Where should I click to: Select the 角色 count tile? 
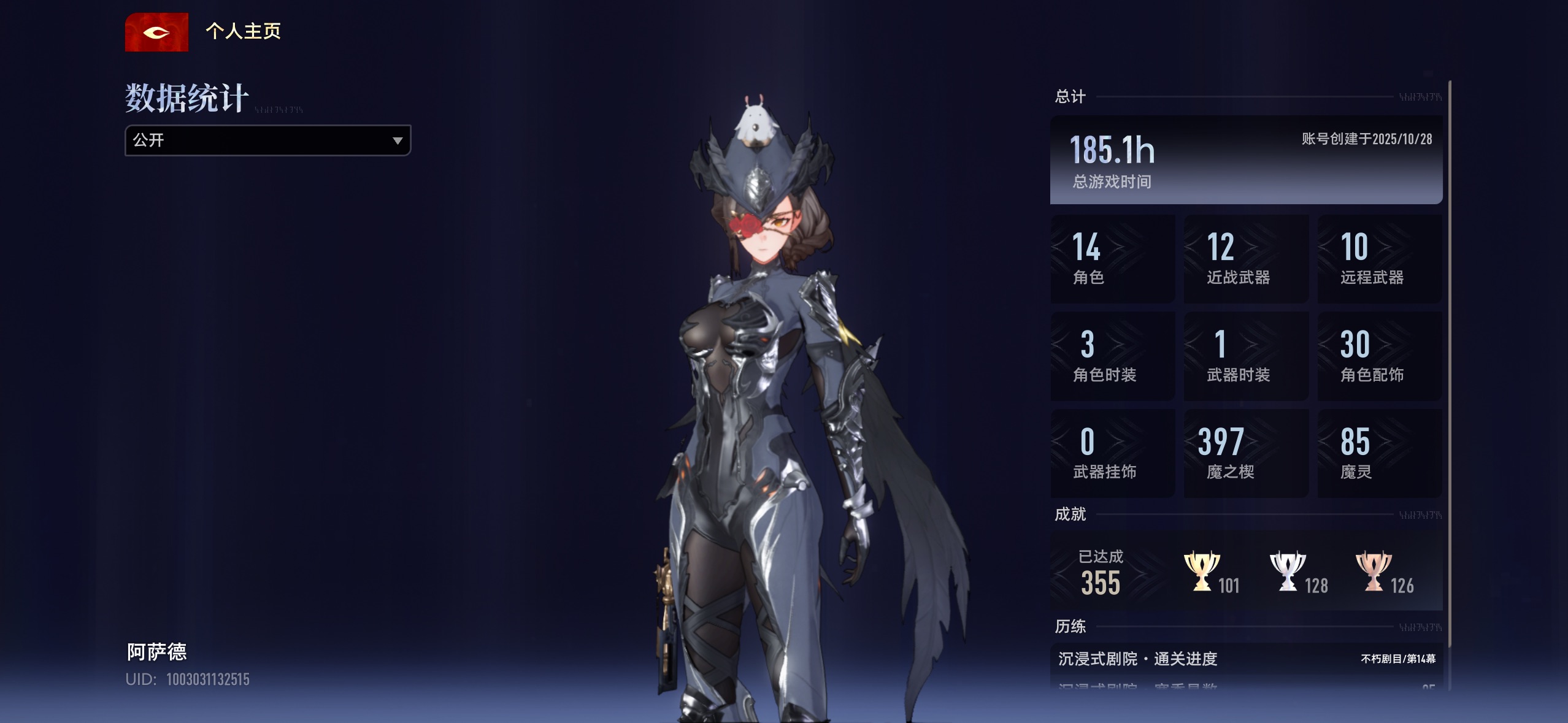[1113, 258]
